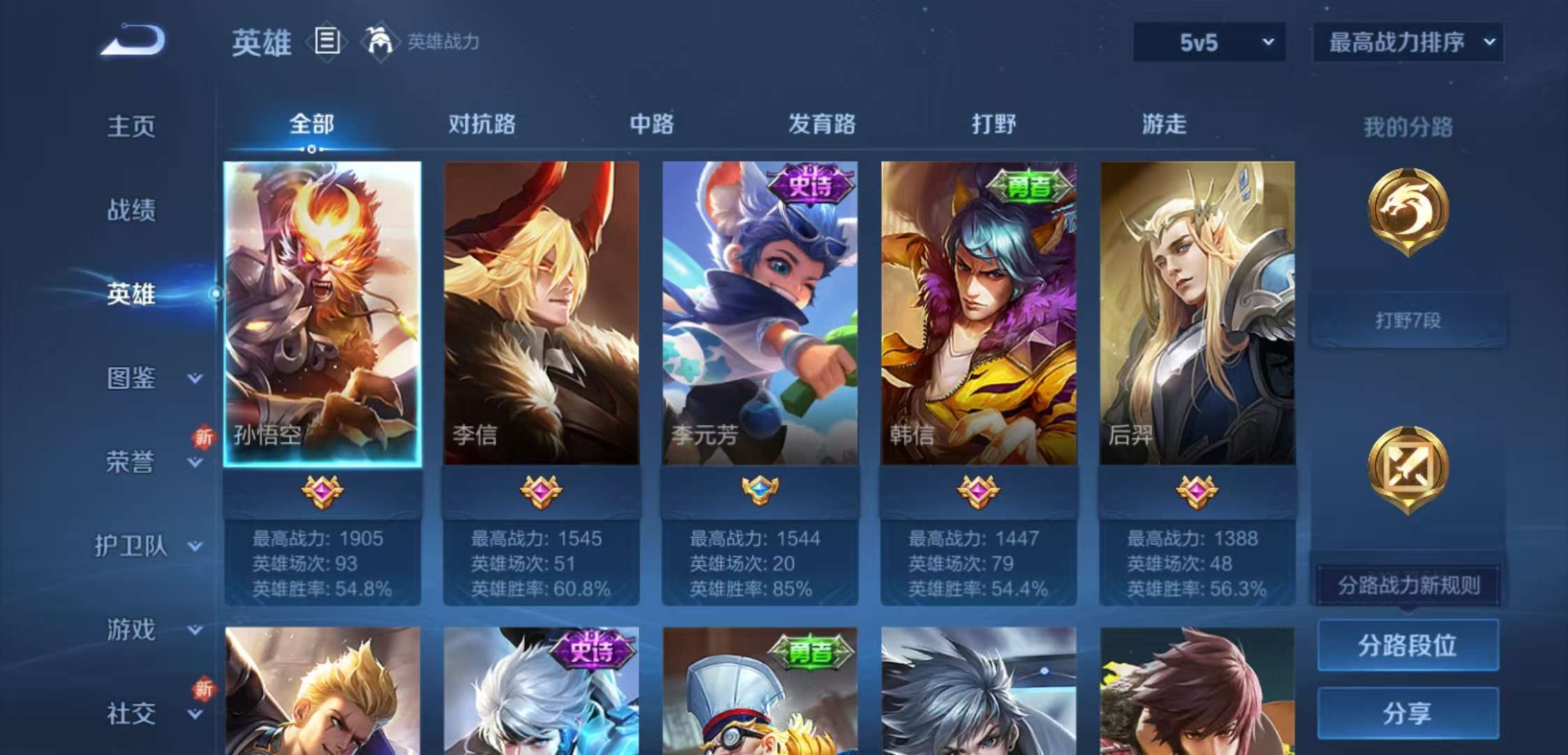Open the 最高战力排序 sorting dropdown

click(x=1407, y=42)
